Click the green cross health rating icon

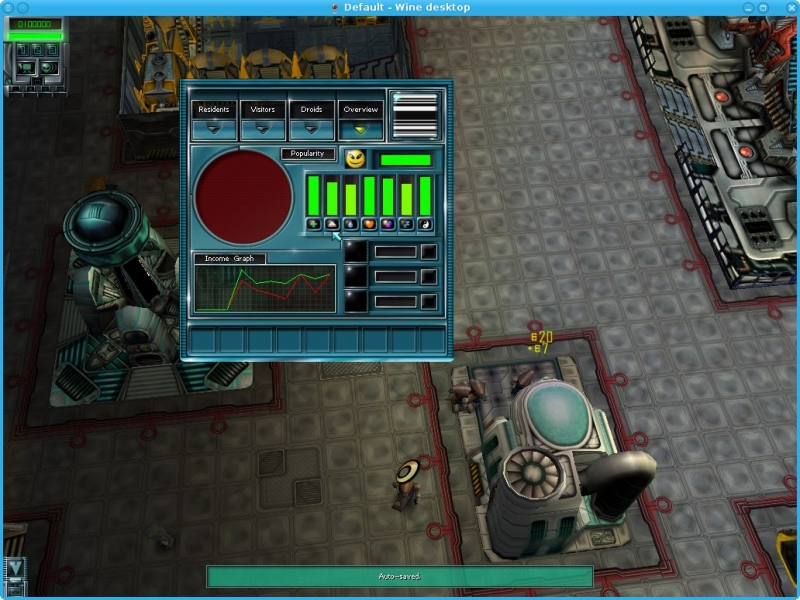(x=313, y=225)
